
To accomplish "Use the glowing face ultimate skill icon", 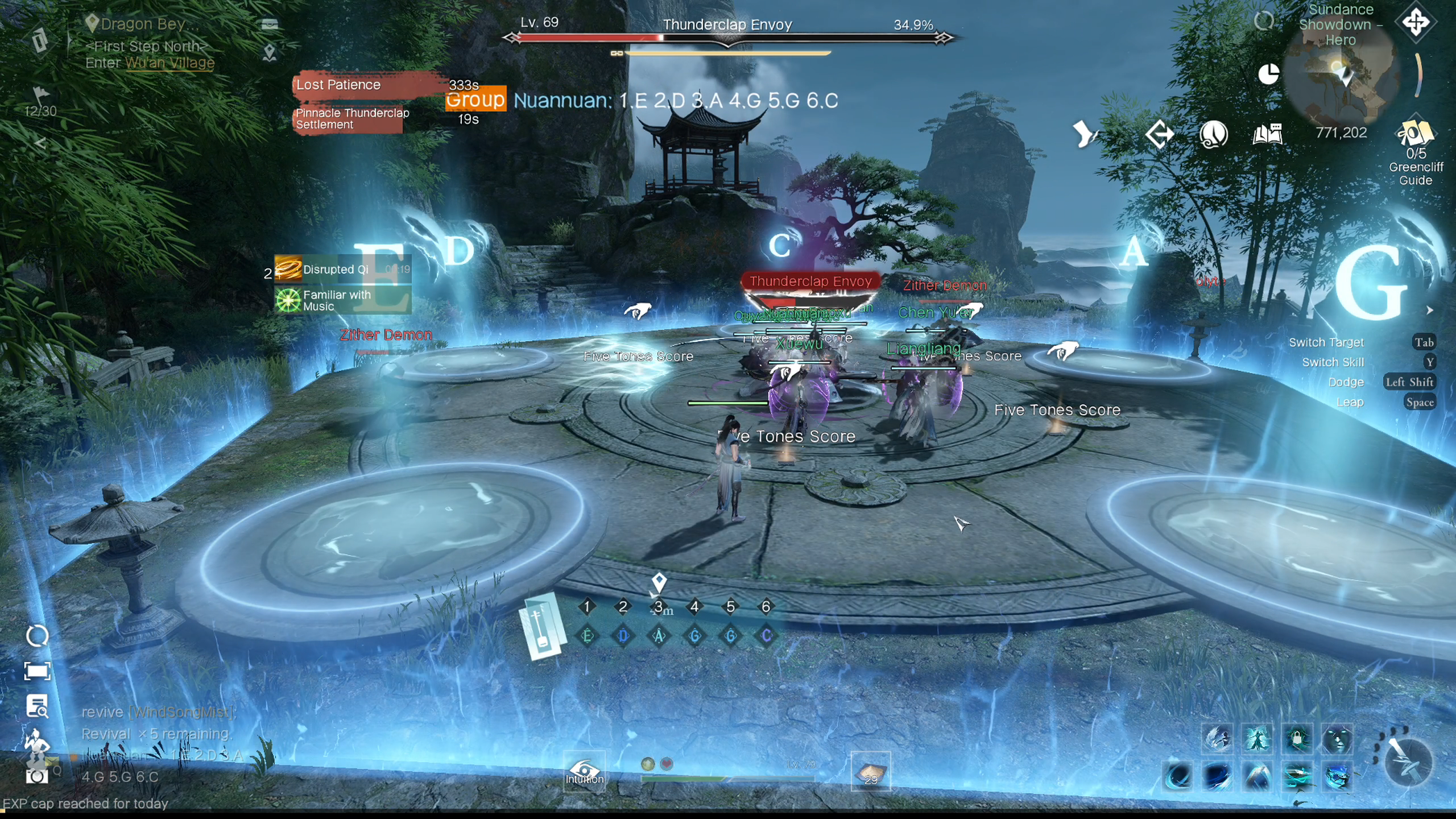I will [x=1338, y=739].
